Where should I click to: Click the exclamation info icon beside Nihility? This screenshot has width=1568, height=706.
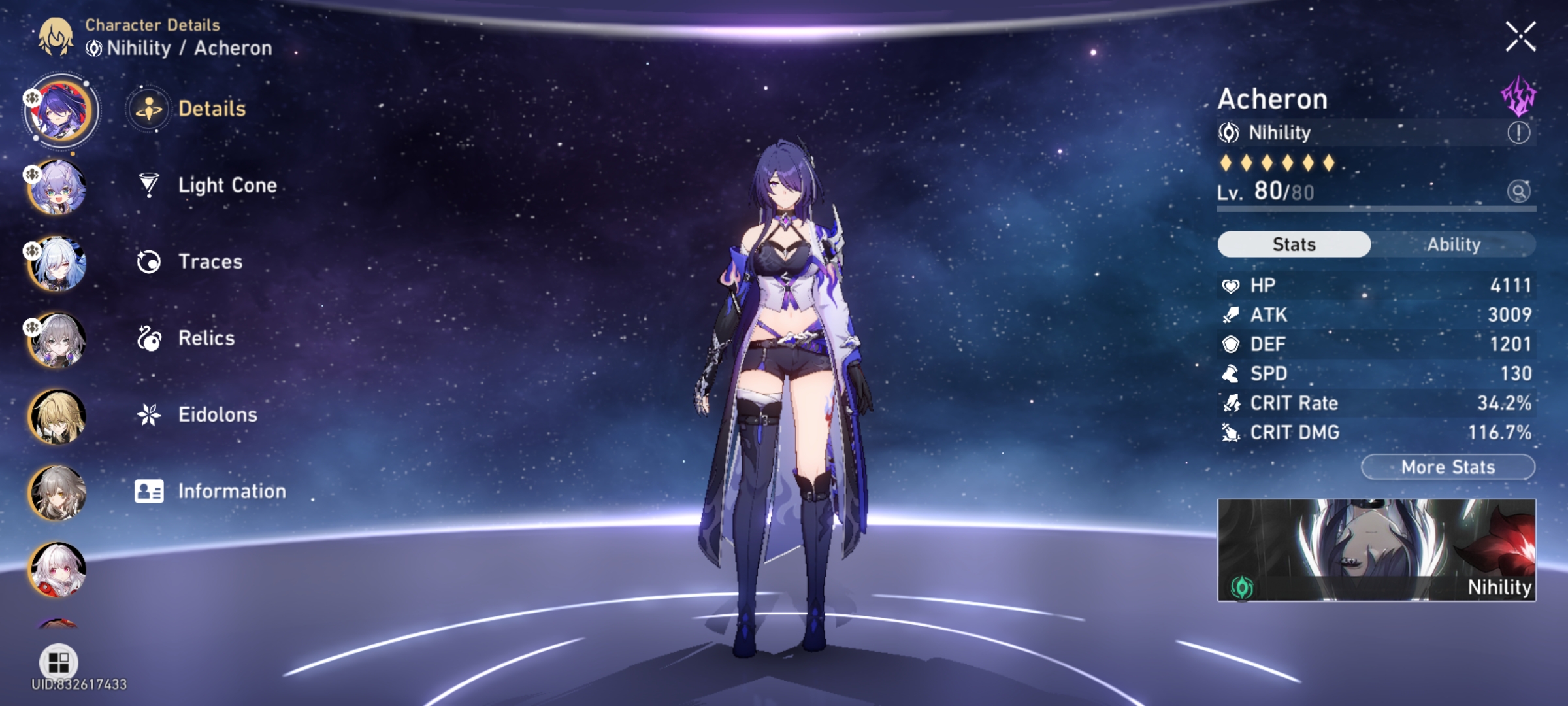tap(1520, 133)
